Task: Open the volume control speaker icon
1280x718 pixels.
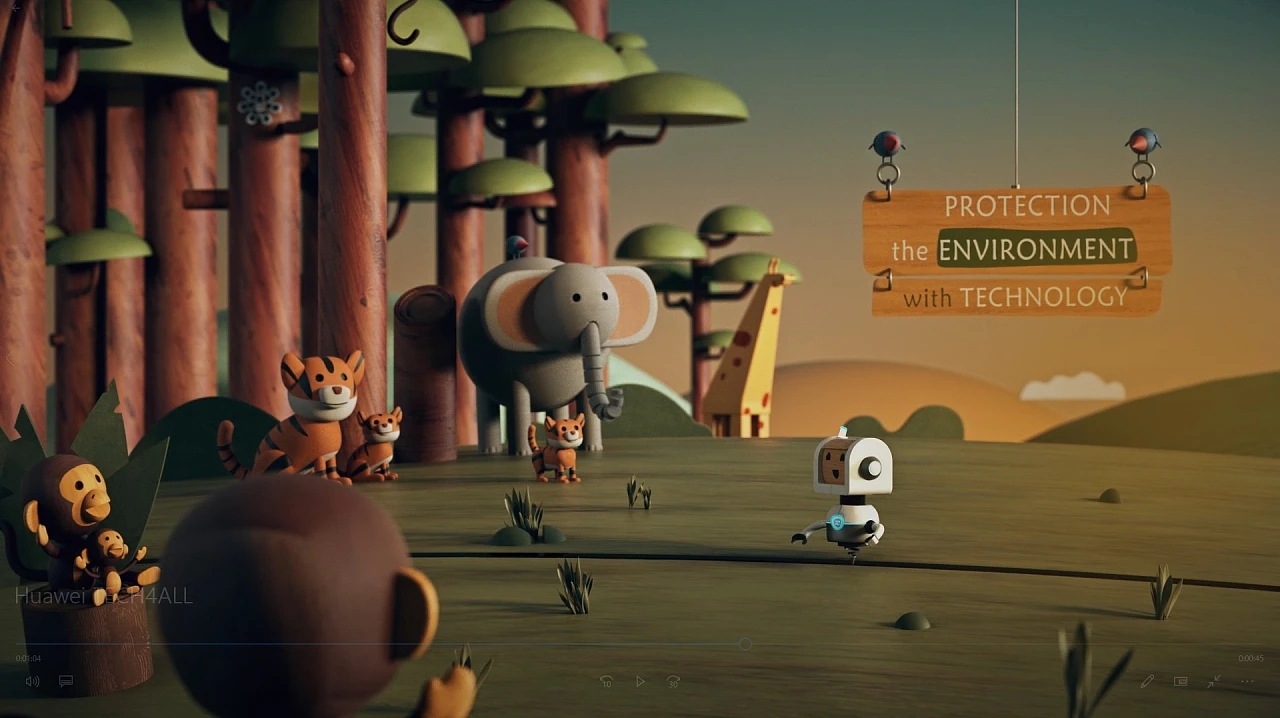Action: (32, 681)
